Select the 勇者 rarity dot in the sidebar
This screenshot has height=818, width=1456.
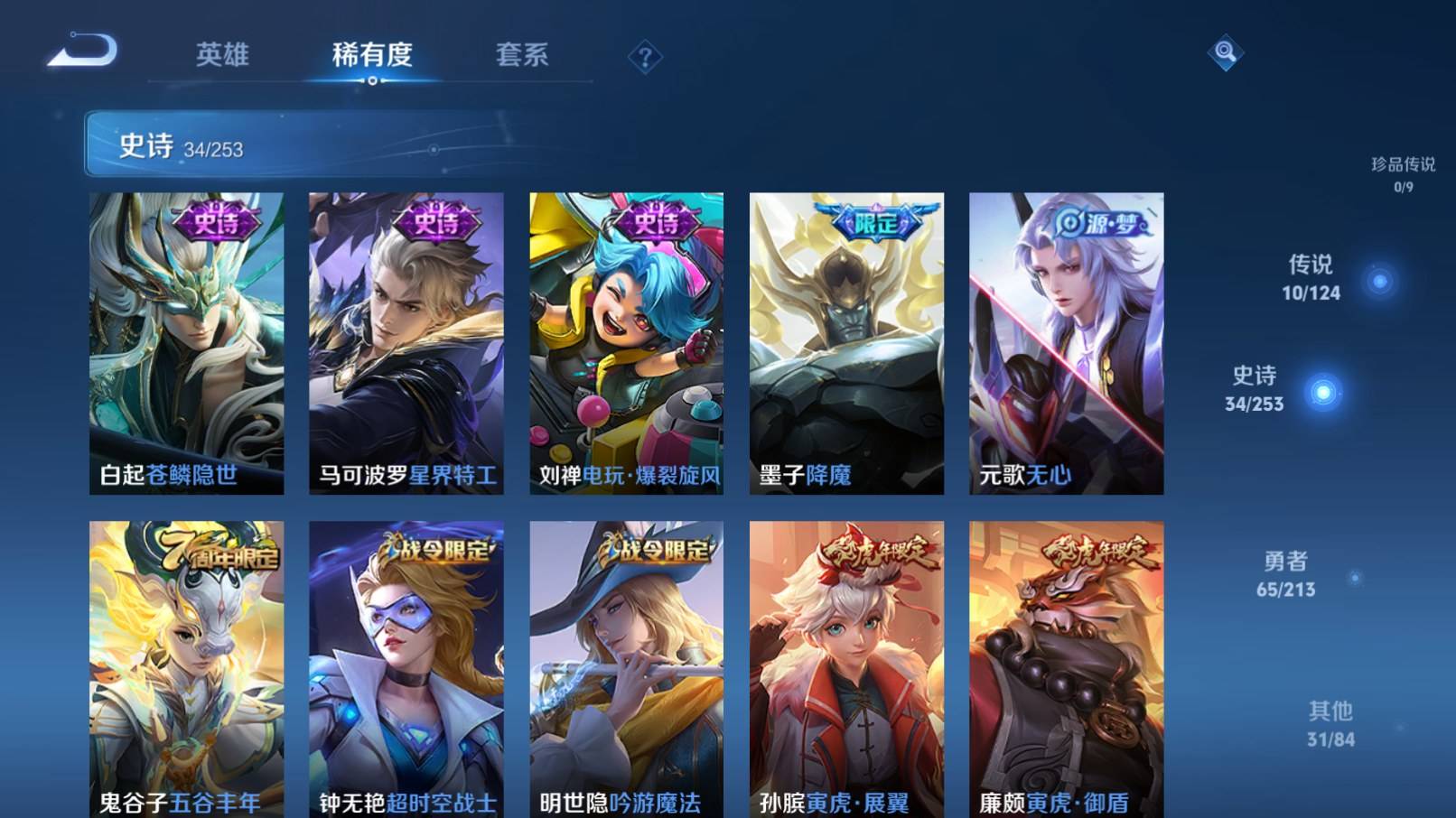[x=1357, y=580]
